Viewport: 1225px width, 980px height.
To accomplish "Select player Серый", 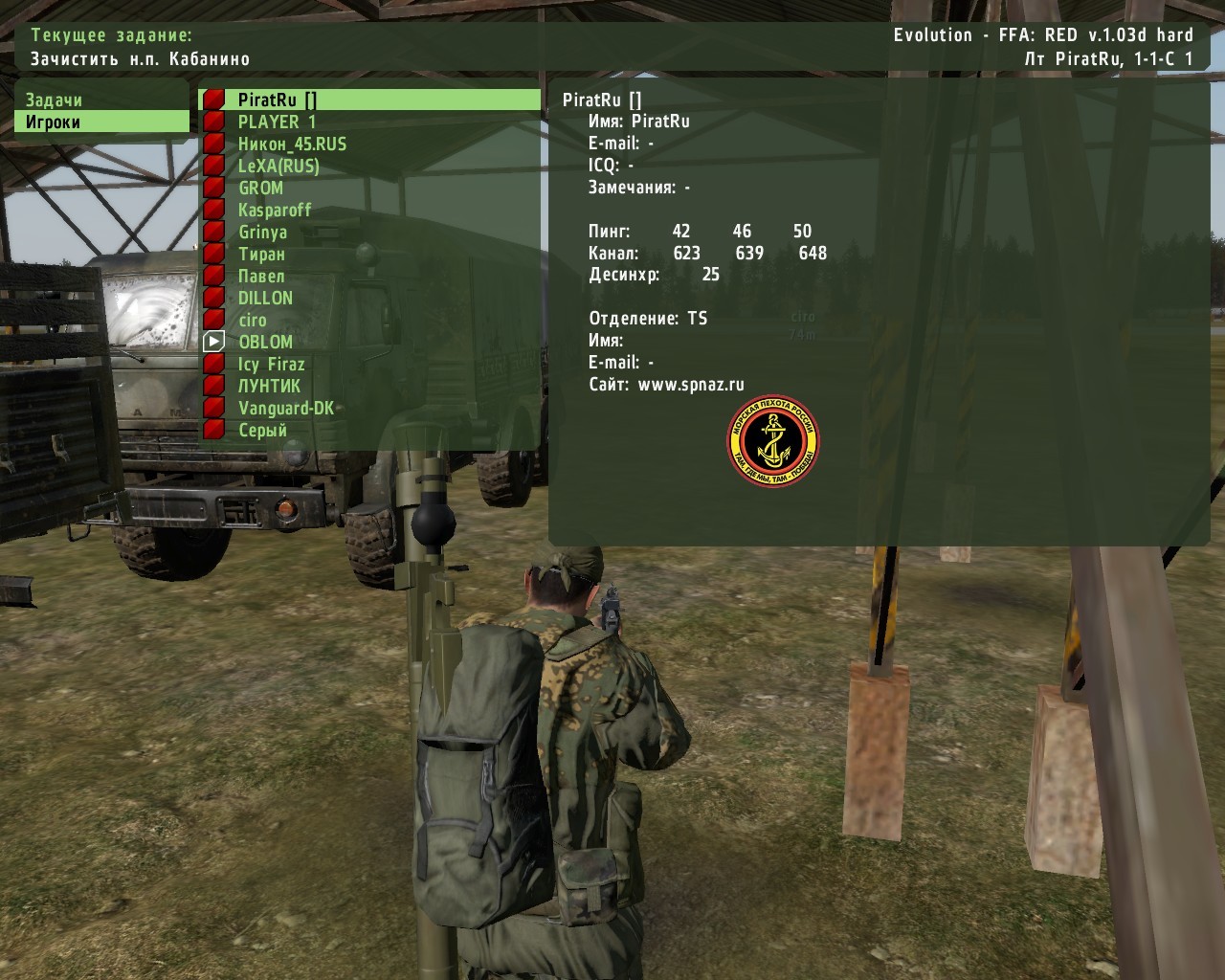I will (262, 430).
